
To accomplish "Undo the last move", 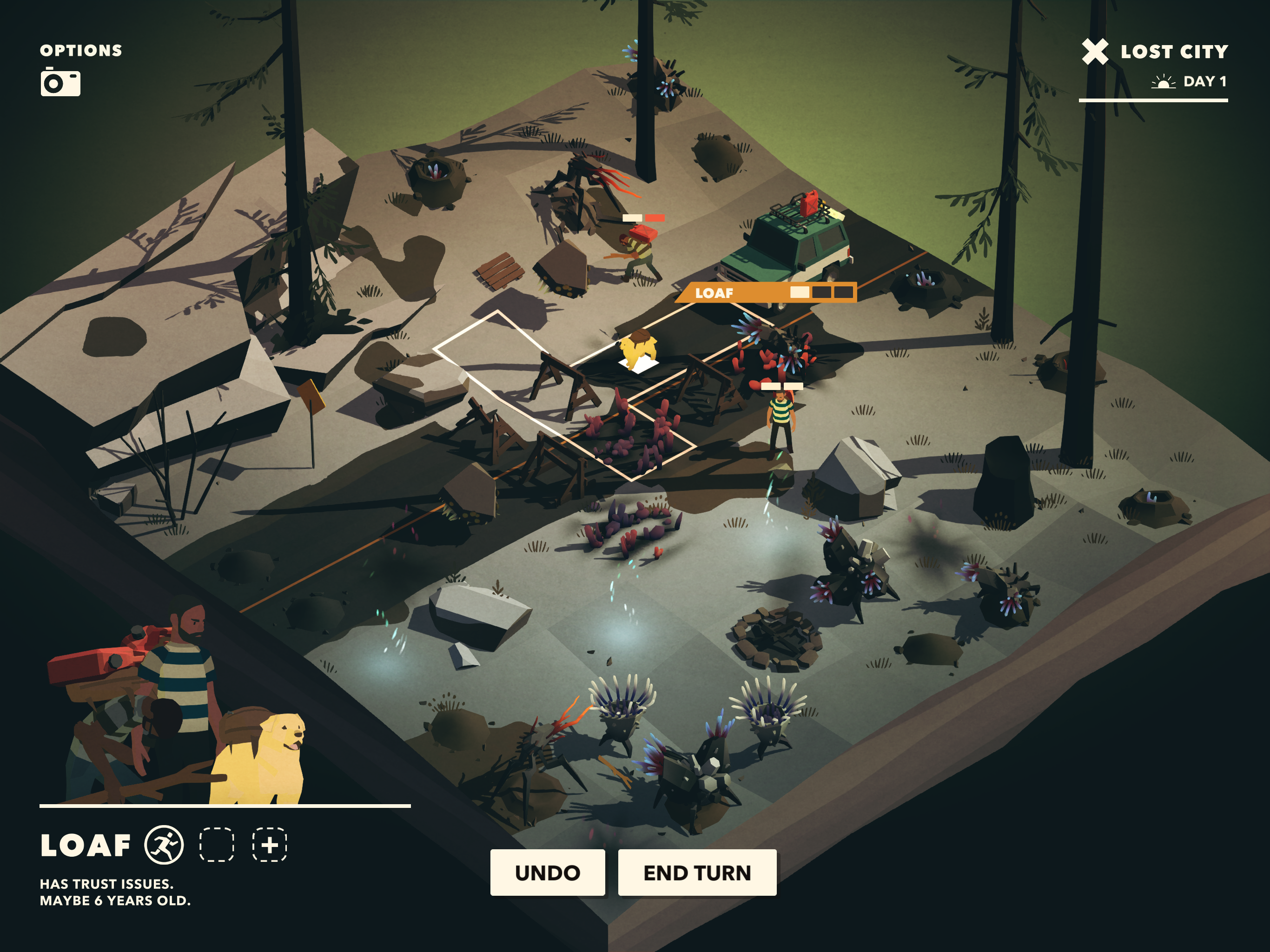I will click(x=547, y=872).
